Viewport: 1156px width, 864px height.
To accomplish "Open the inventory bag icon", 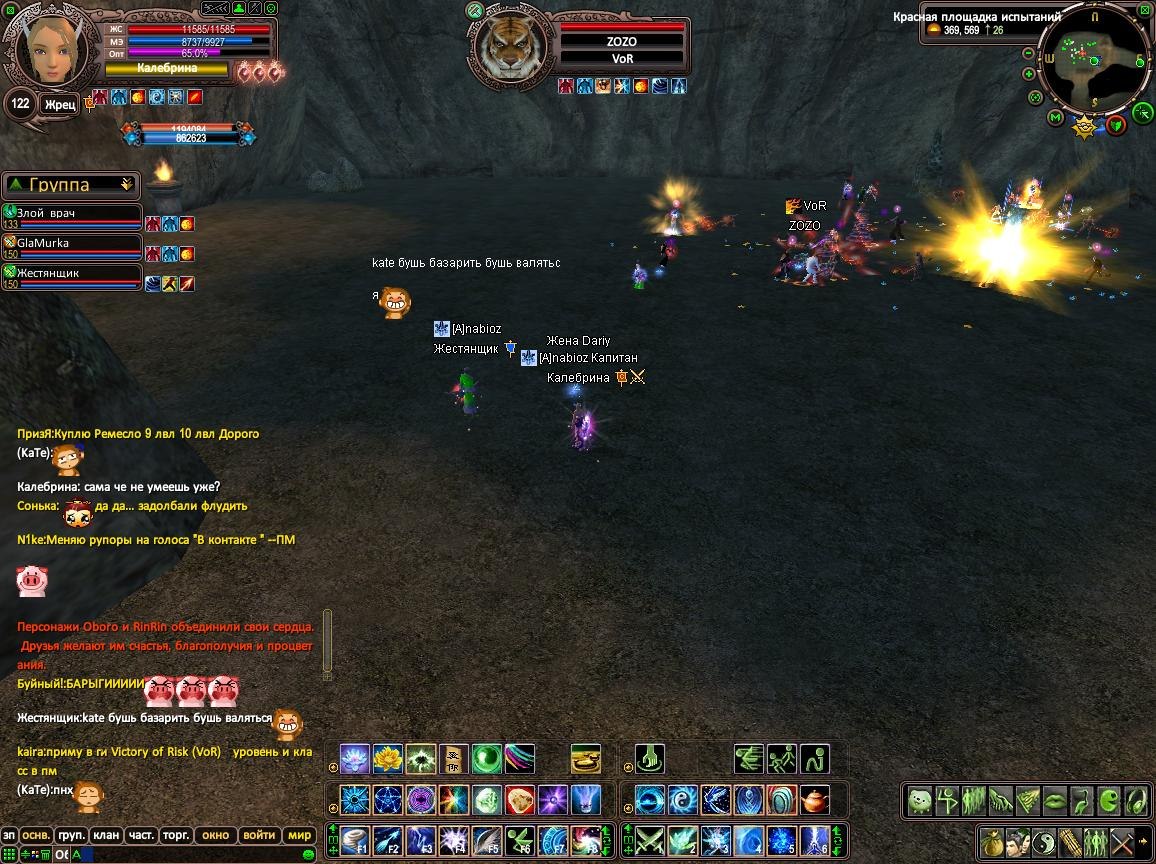I will tap(992, 840).
